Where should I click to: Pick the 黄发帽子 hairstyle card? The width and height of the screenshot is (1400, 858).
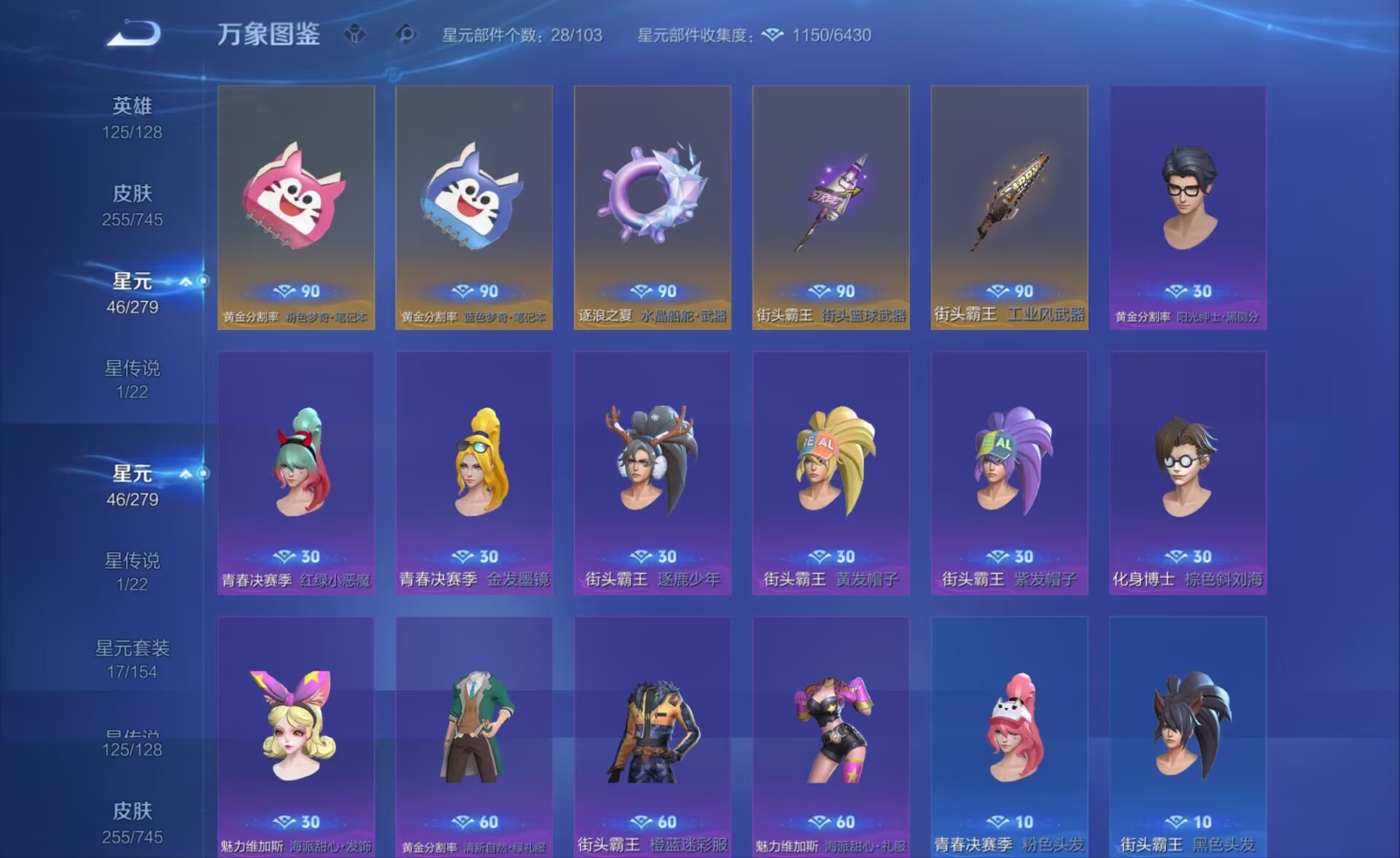[831, 472]
